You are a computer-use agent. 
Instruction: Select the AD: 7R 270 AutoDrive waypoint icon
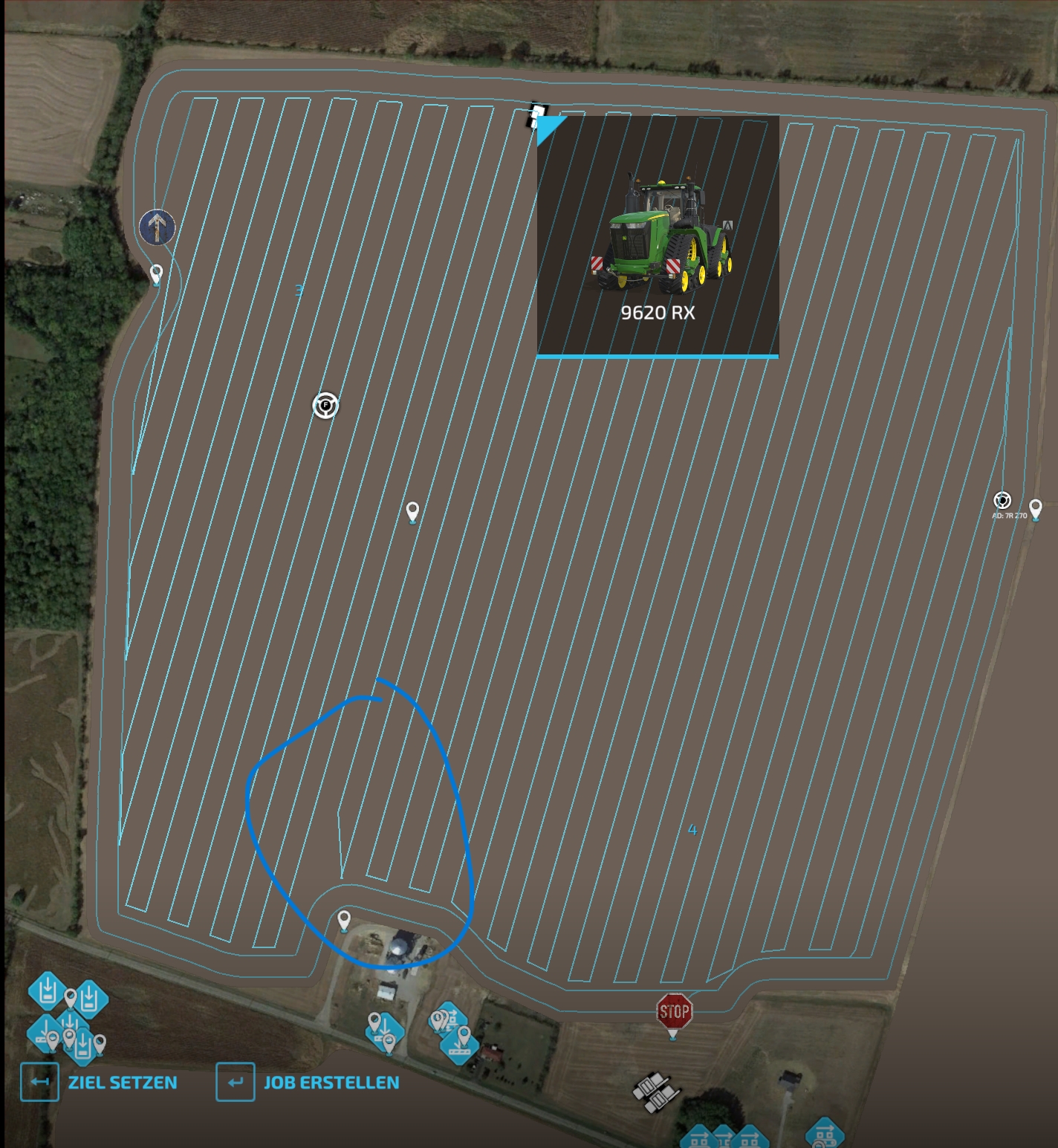coord(1003,502)
